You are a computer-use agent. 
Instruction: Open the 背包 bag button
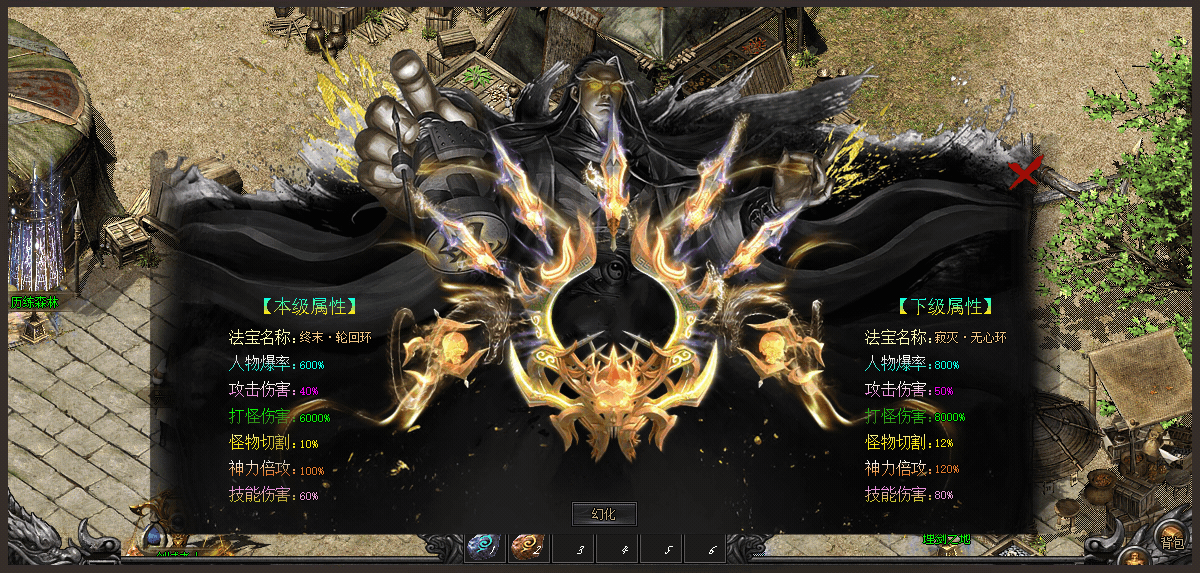[1171, 541]
